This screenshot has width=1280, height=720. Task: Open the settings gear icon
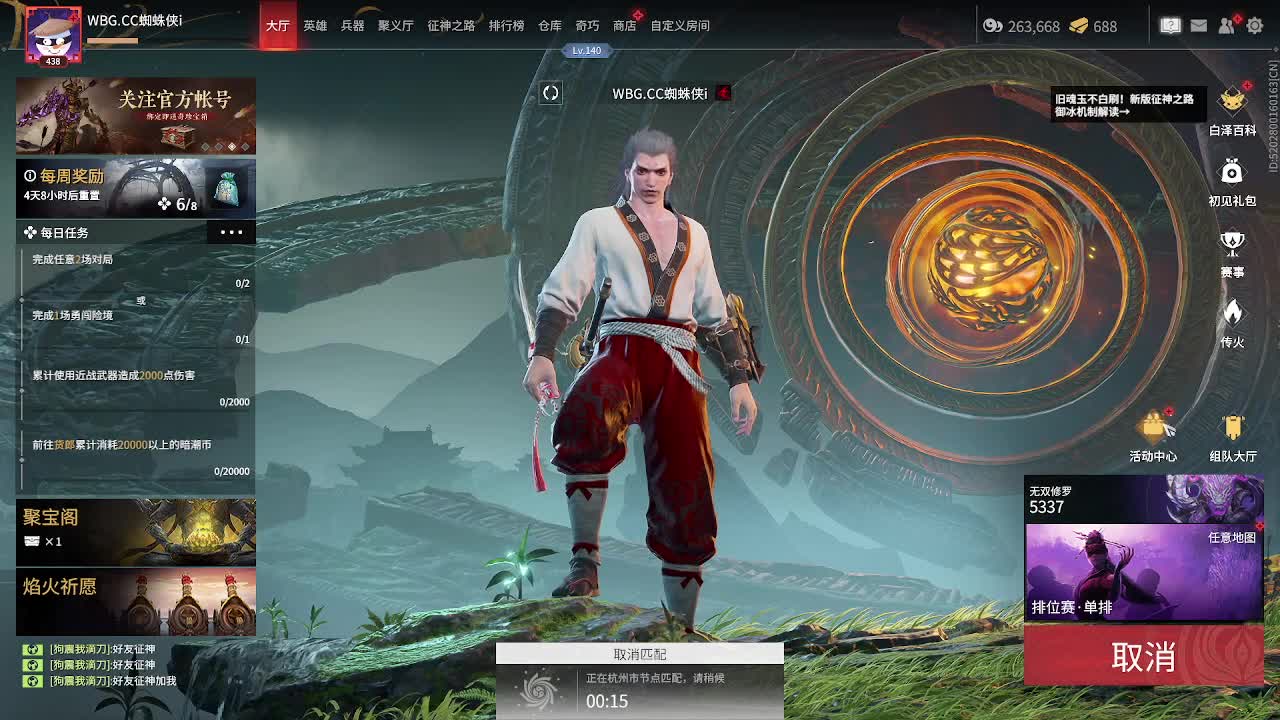click(x=1257, y=25)
